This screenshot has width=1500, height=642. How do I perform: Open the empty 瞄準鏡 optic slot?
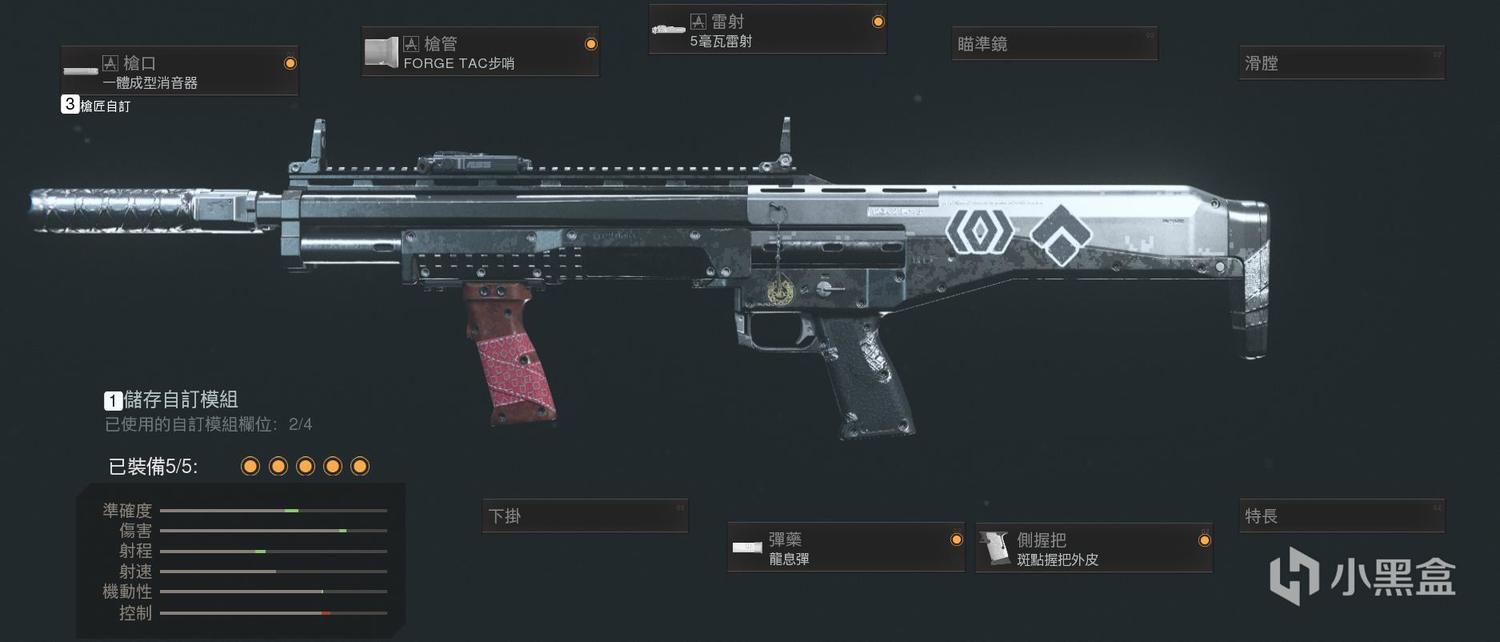click(1054, 45)
